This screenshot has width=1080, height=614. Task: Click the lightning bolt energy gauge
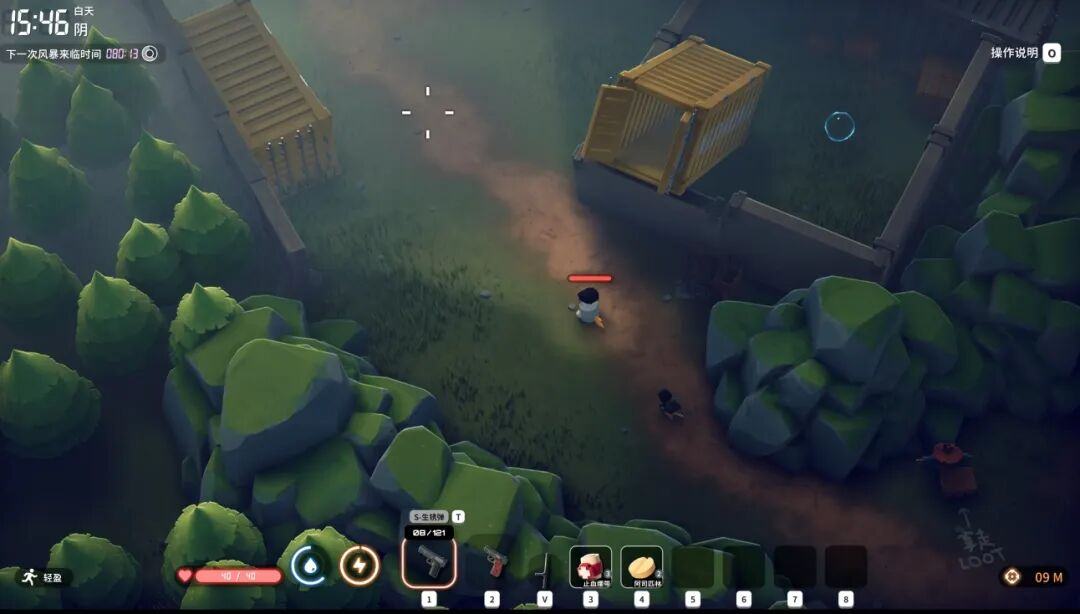pos(359,566)
